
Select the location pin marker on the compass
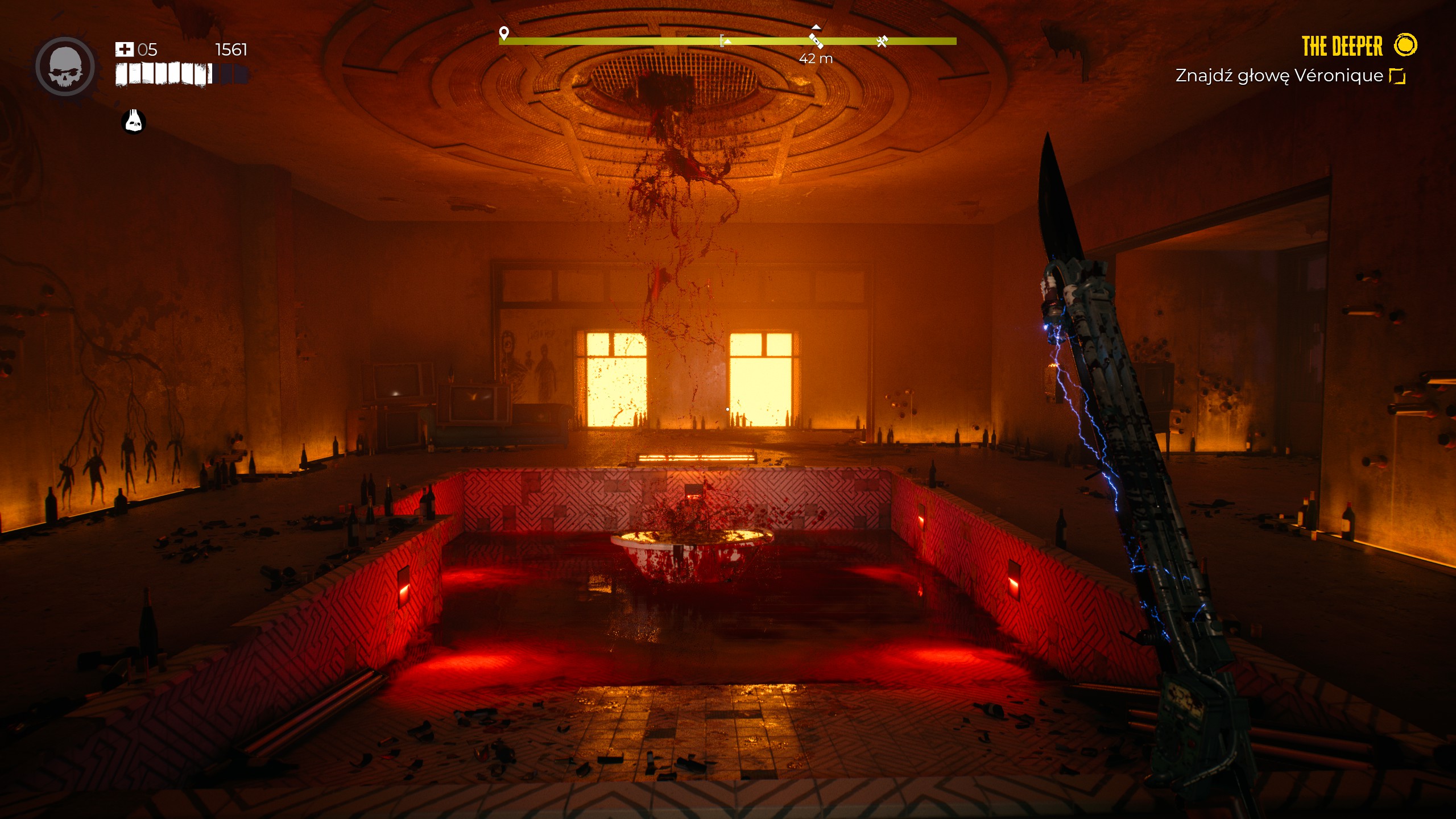point(503,33)
